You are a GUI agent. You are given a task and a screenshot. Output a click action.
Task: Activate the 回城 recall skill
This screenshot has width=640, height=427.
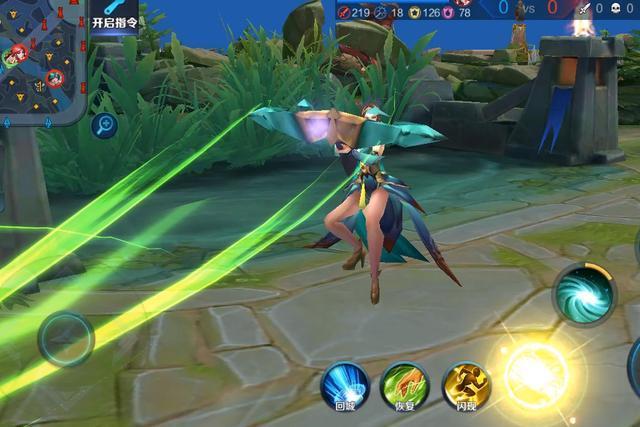click(x=345, y=384)
